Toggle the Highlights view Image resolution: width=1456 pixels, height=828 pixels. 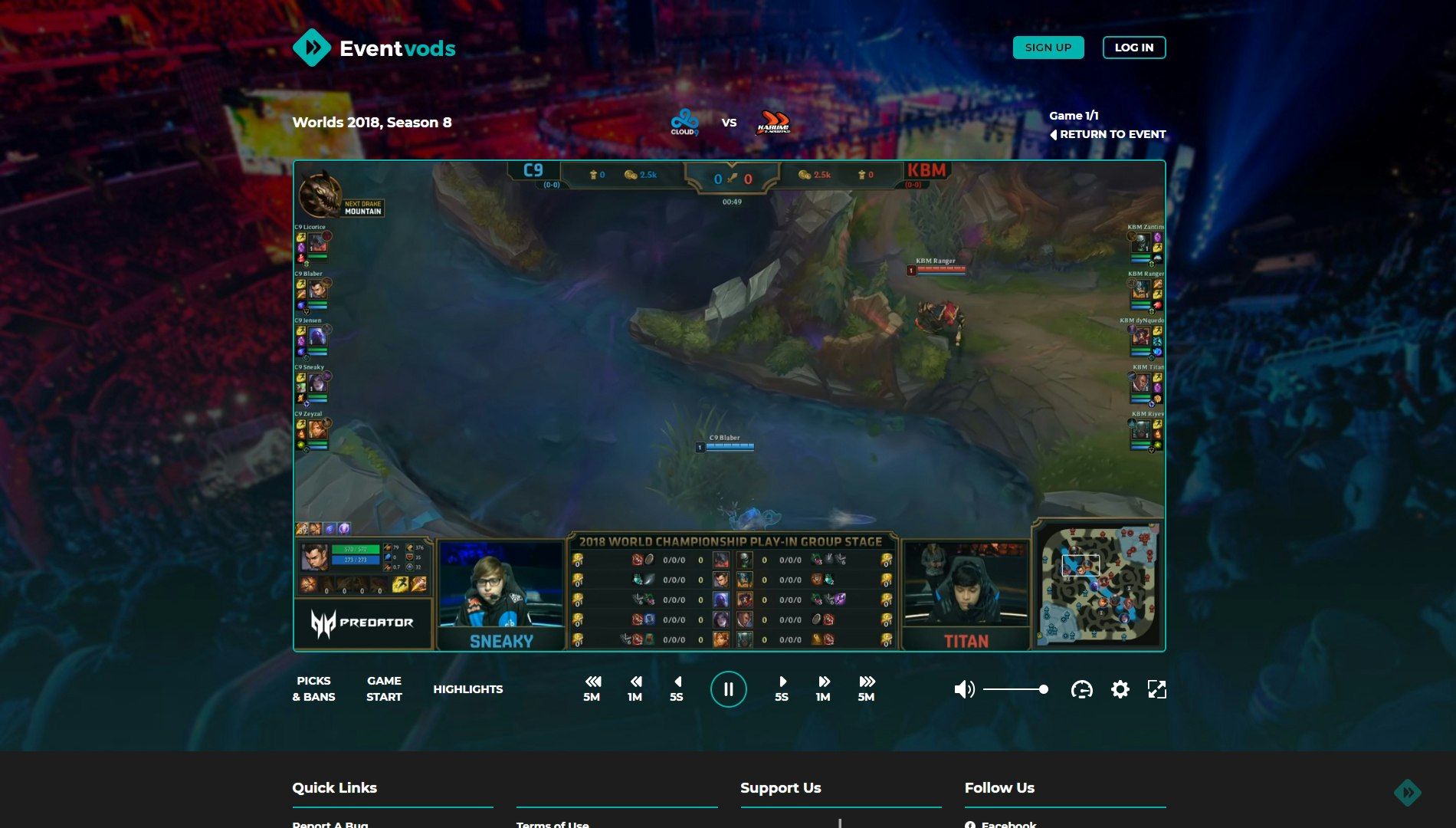[x=468, y=689]
